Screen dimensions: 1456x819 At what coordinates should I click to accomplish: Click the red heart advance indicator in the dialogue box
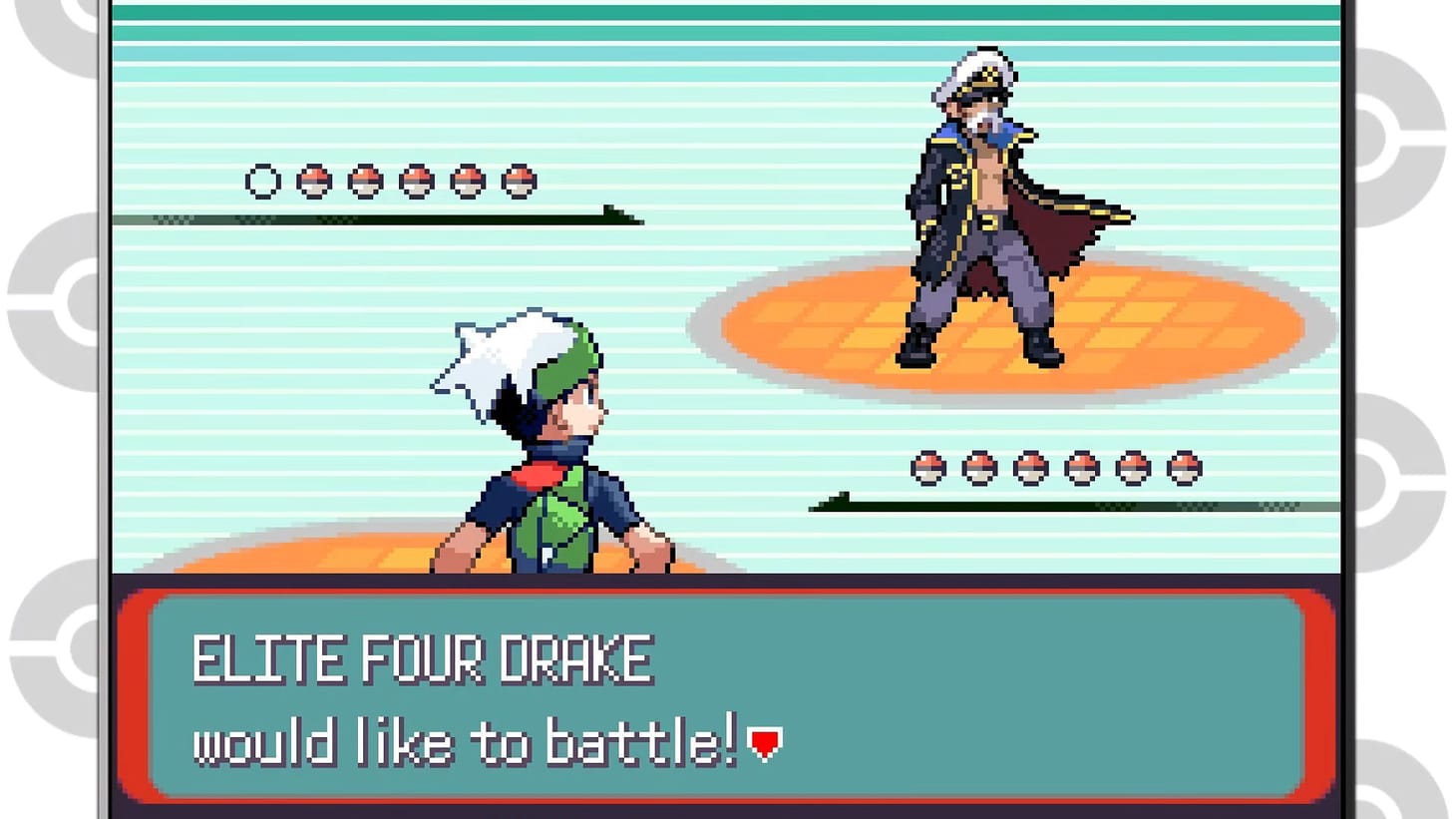tap(764, 741)
